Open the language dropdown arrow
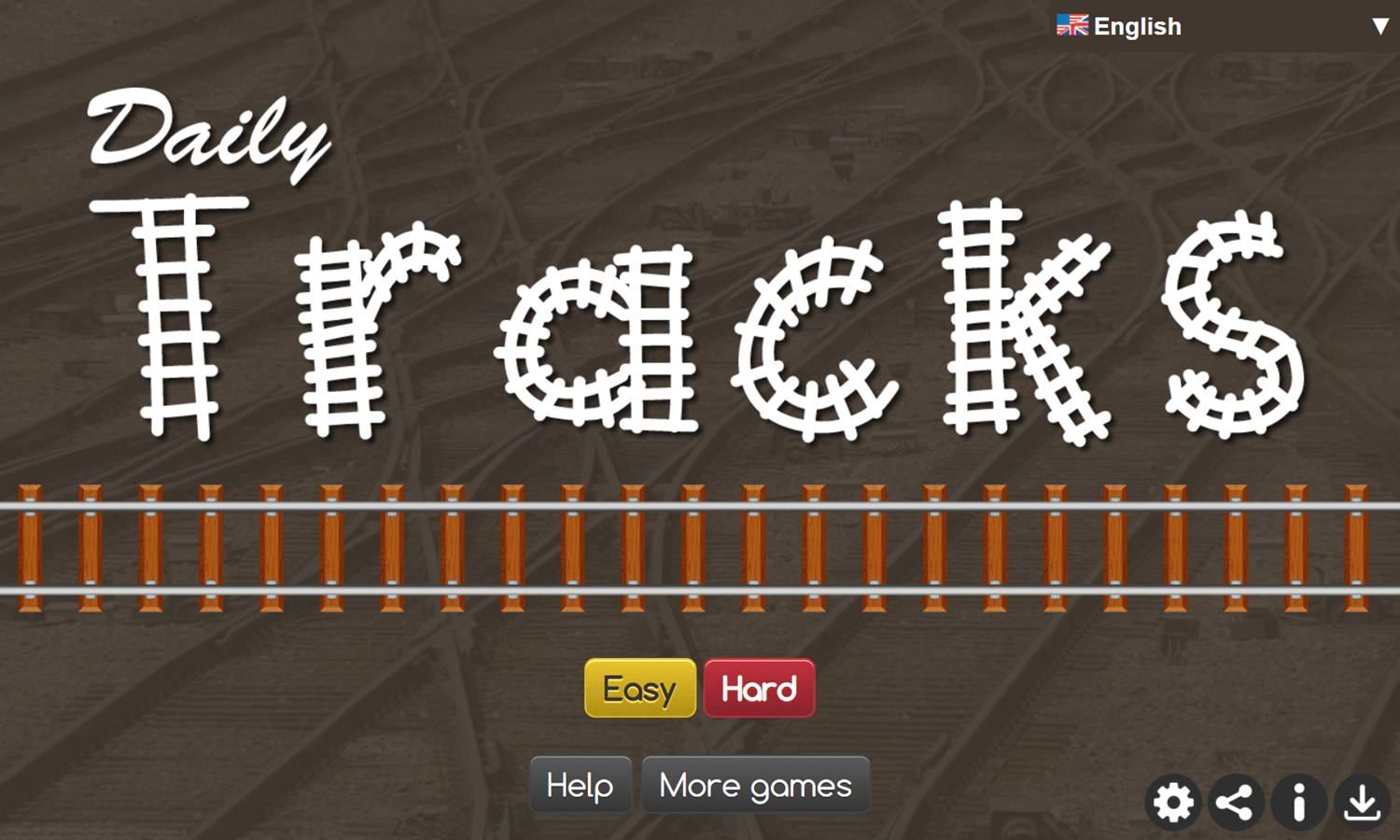This screenshot has height=840, width=1400. 1380,27
